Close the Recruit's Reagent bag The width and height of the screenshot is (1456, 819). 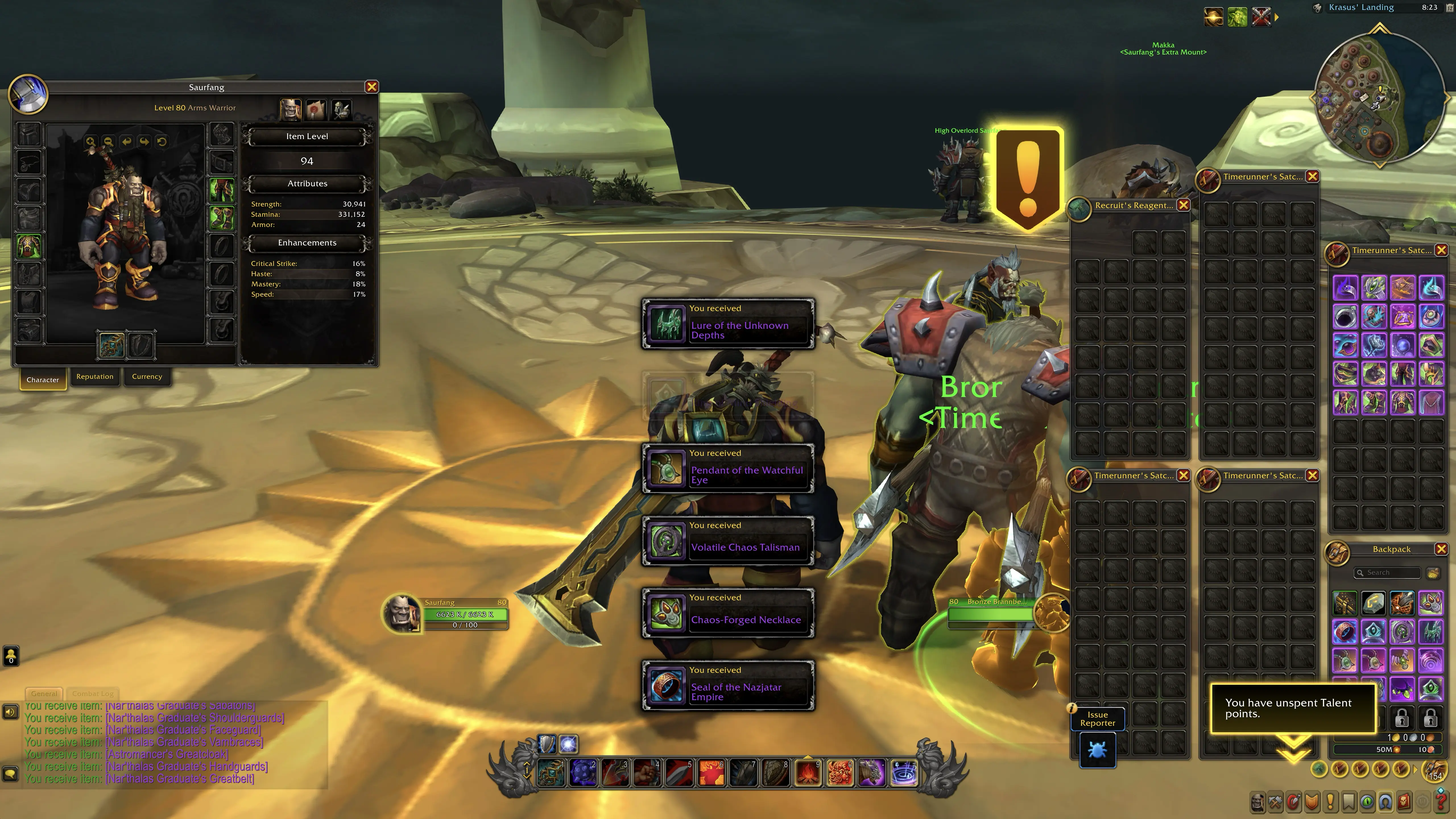click(1183, 206)
